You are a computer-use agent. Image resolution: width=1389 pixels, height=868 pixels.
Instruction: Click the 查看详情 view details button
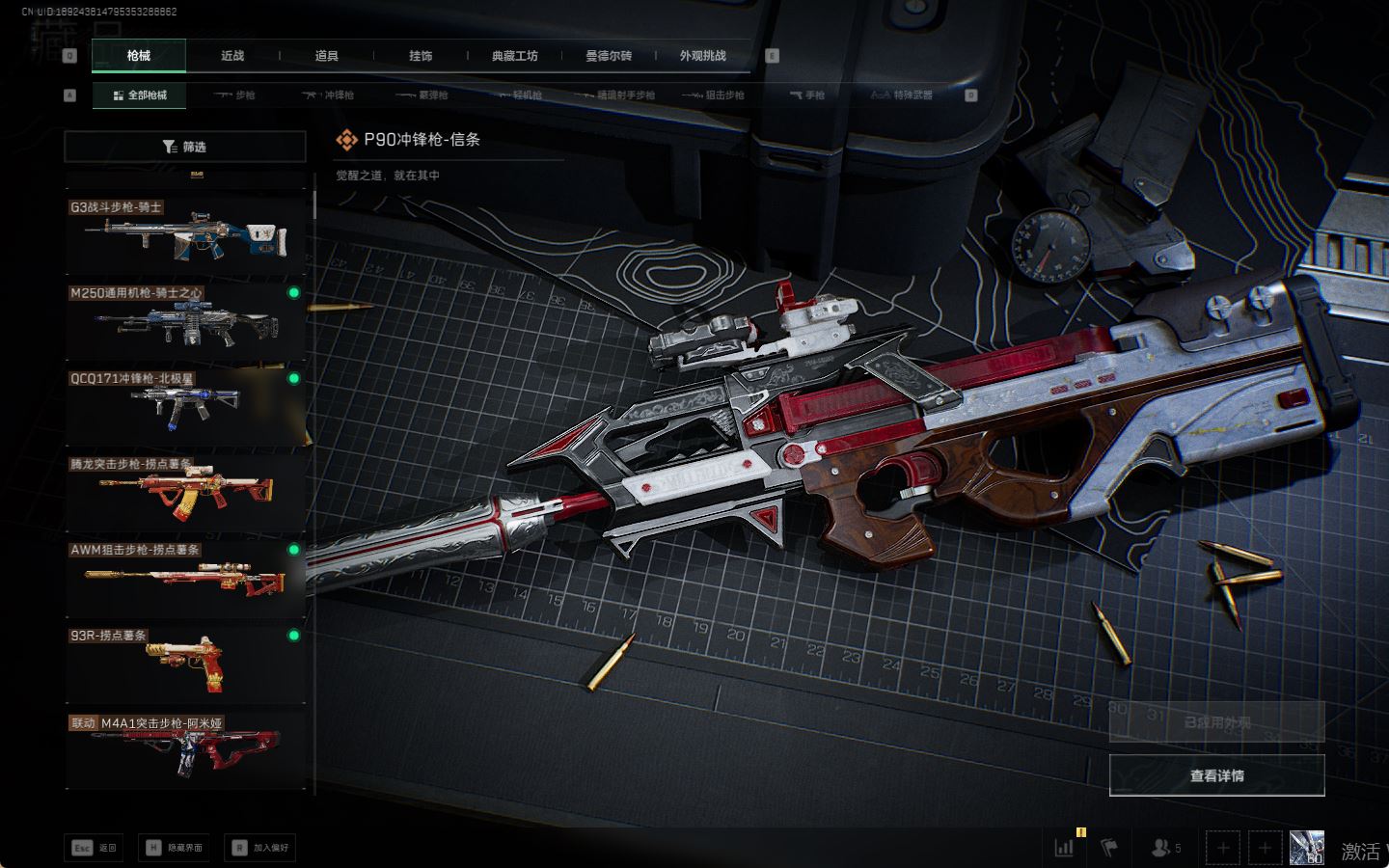(1216, 775)
